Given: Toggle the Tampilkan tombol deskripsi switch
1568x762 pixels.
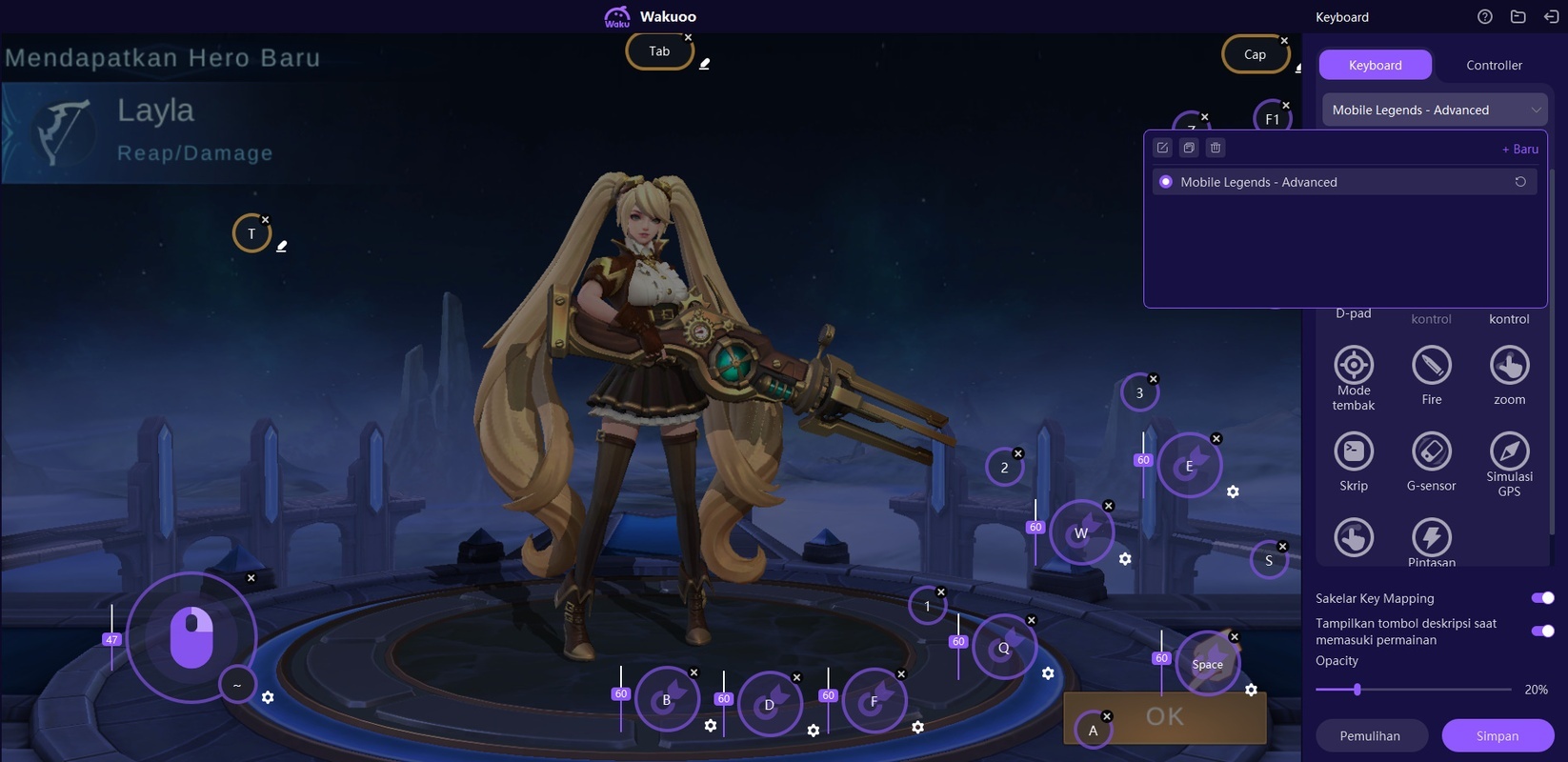Looking at the screenshot, I should click(1542, 631).
